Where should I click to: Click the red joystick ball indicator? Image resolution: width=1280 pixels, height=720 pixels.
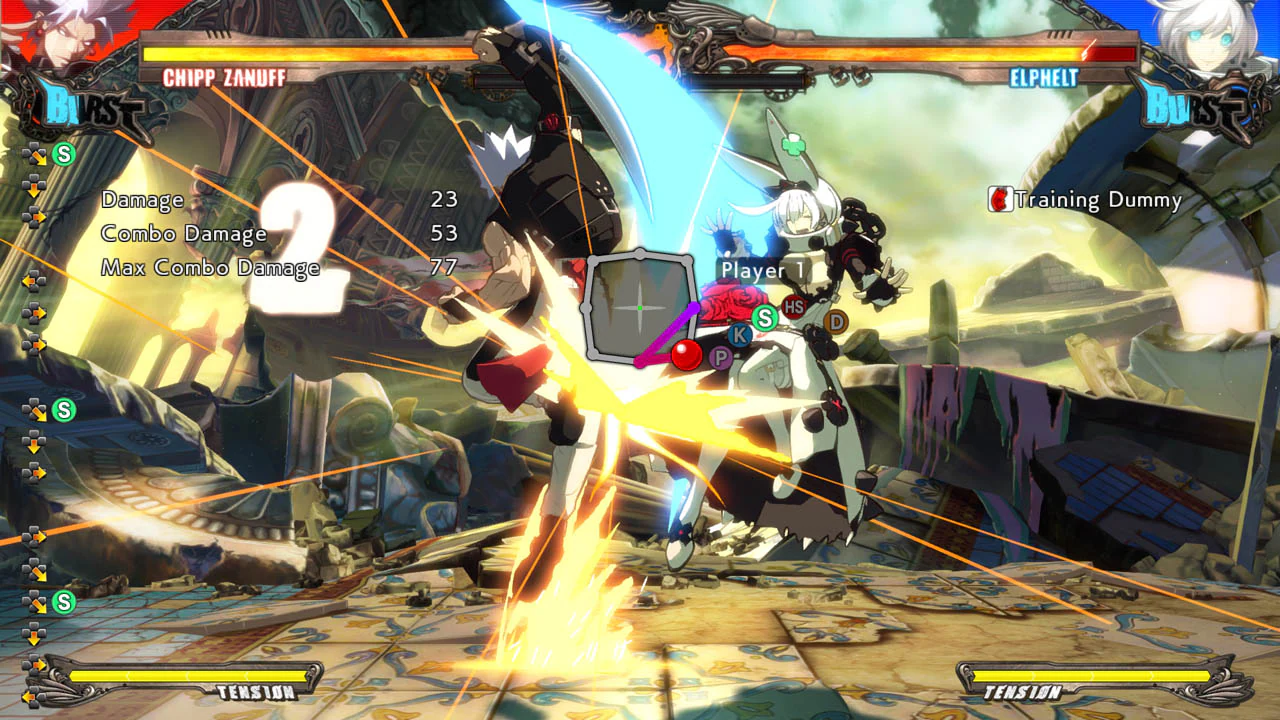686,353
